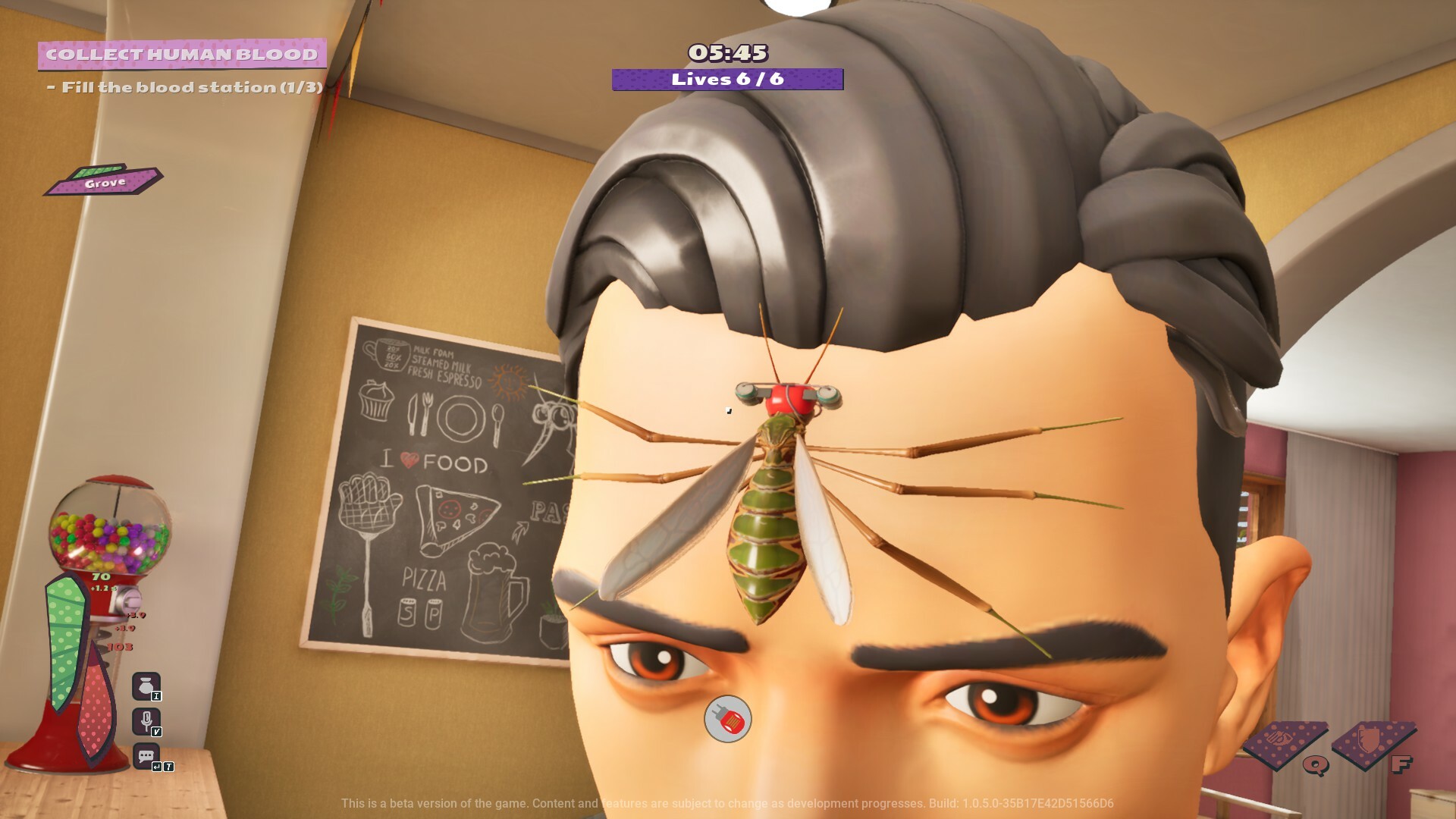Viewport: 1456px width, 819px height.
Task: Open the chat bubble icon
Action: (x=146, y=755)
